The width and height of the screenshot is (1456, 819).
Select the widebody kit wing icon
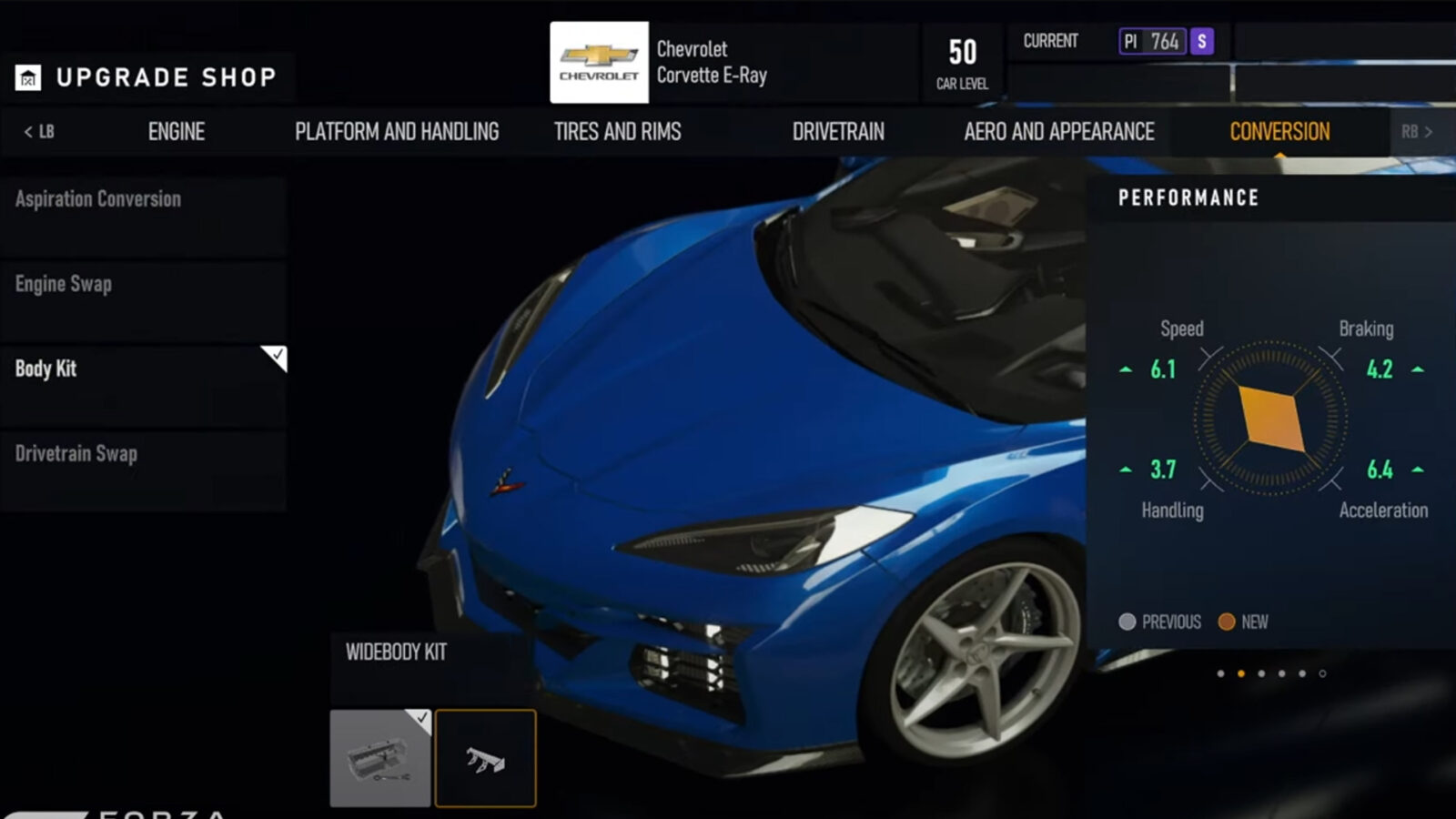[x=486, y=756]
